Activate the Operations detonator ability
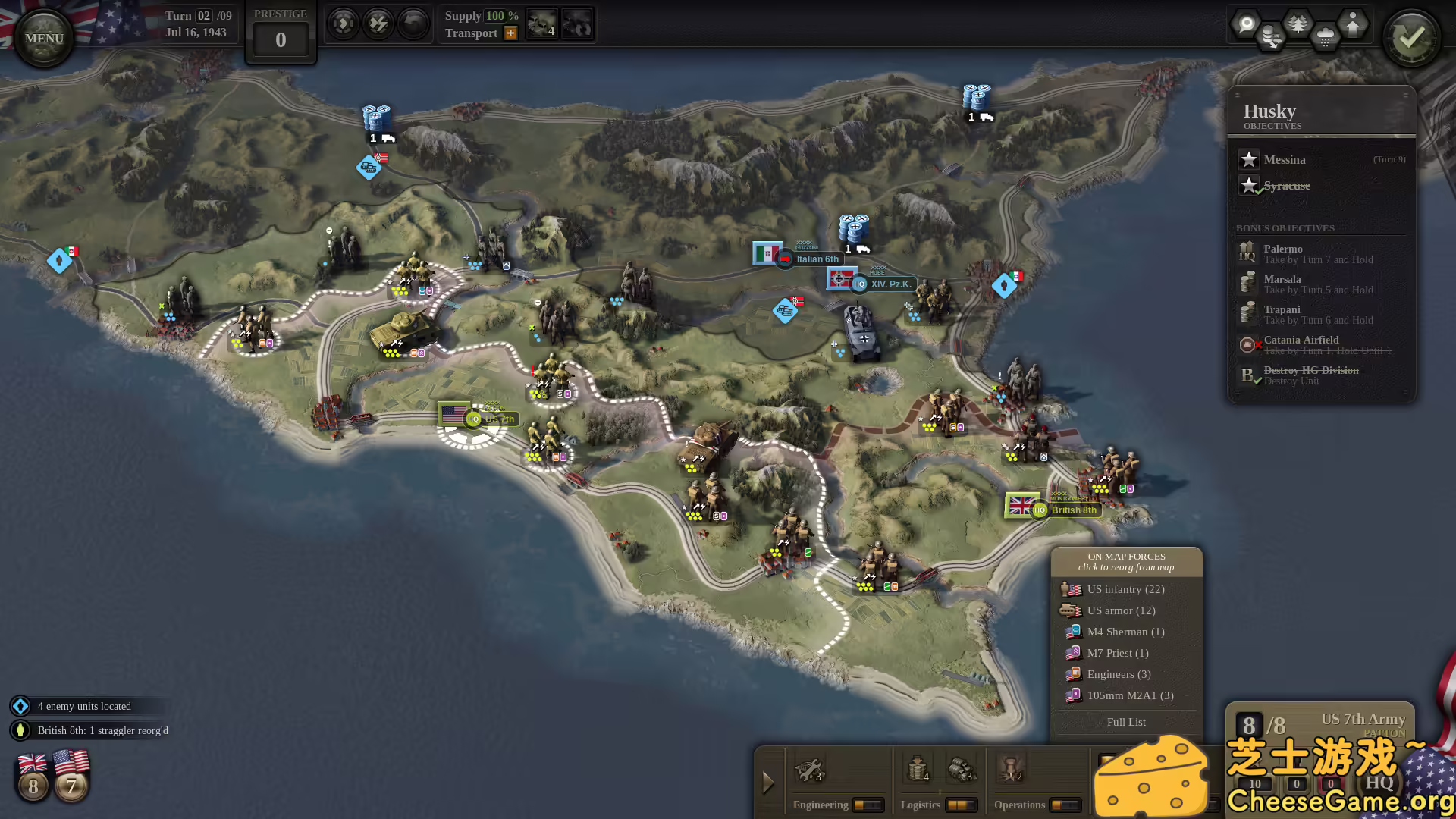 coord(1011,770)
